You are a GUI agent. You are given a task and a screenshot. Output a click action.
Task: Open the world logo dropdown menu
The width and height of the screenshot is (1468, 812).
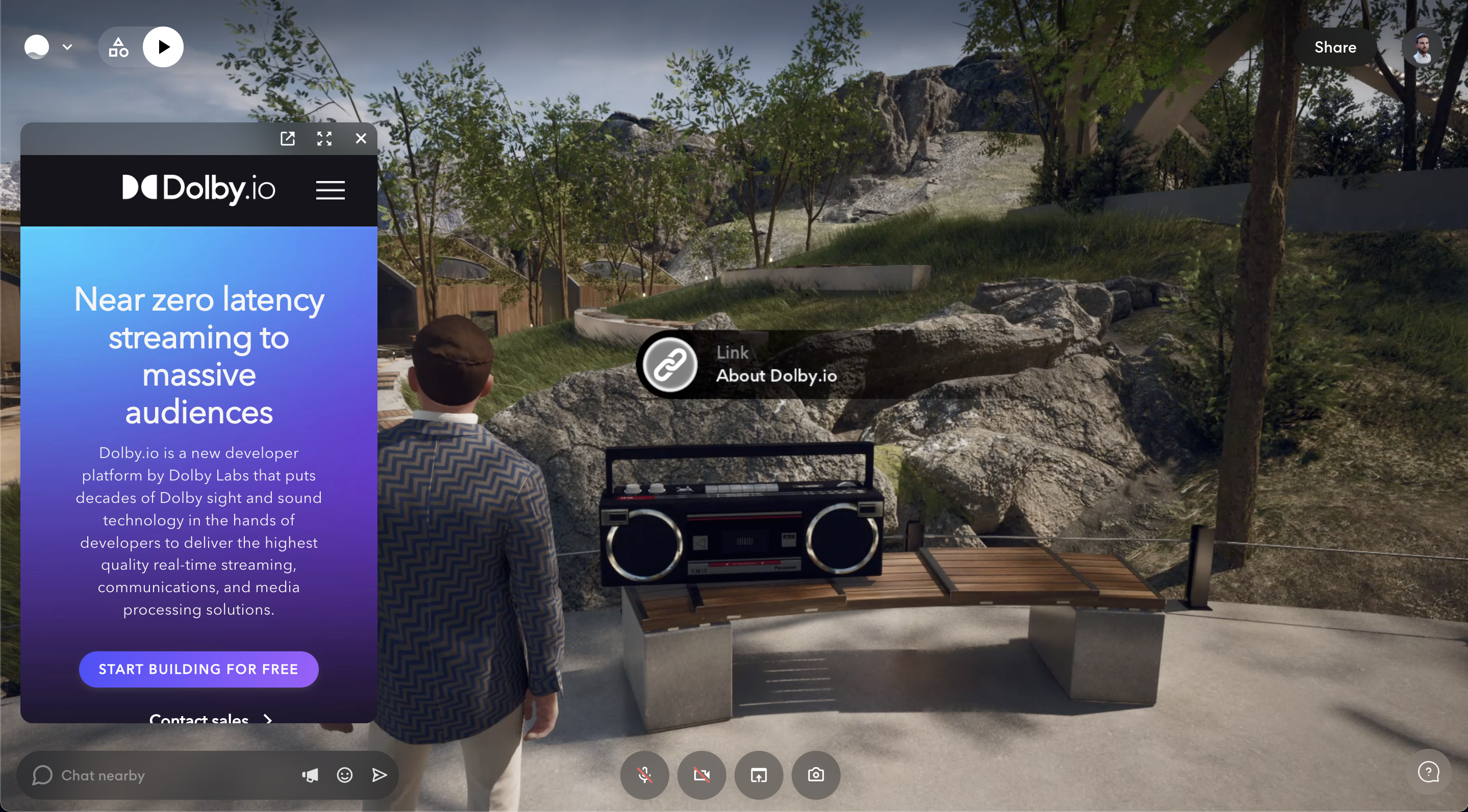(x=48, y=47)
